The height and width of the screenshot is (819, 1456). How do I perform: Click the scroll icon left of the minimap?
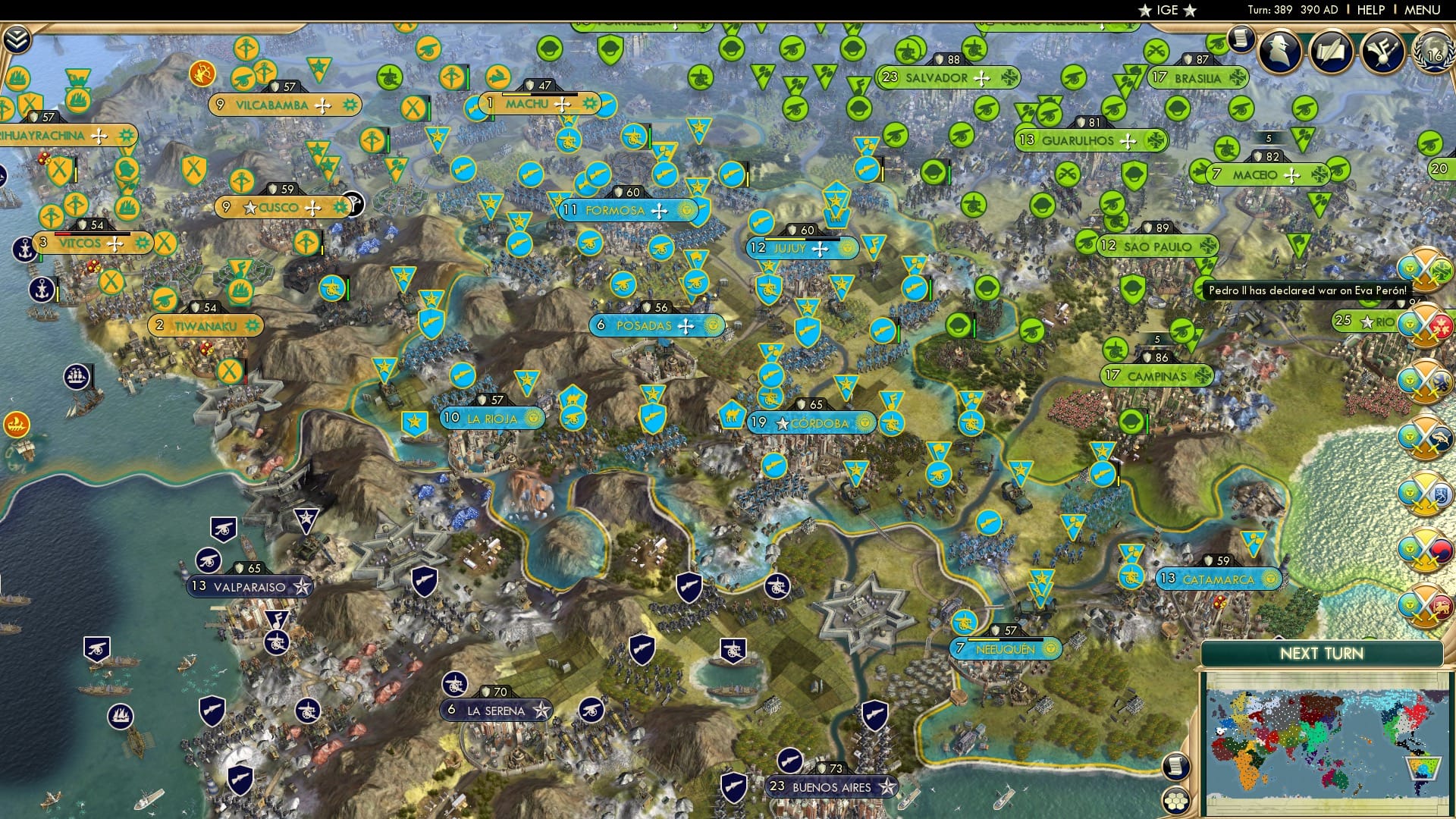coord(1176,767)
